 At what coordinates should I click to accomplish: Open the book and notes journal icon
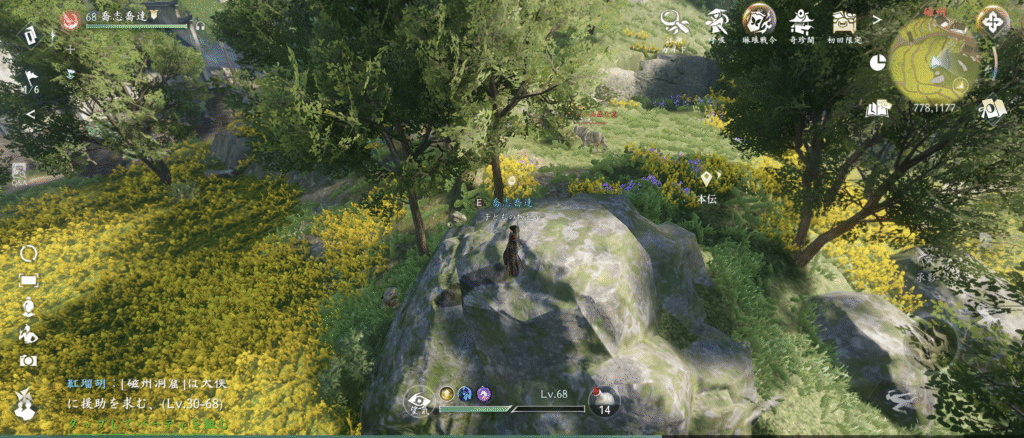pyautogui.click(x=879, y=108)
